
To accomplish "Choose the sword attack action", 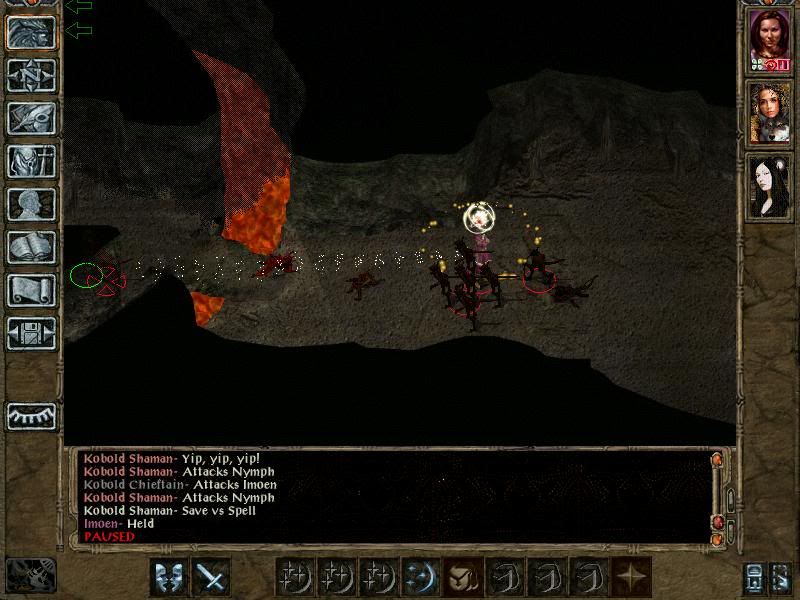I will click(x=211, y=577).
